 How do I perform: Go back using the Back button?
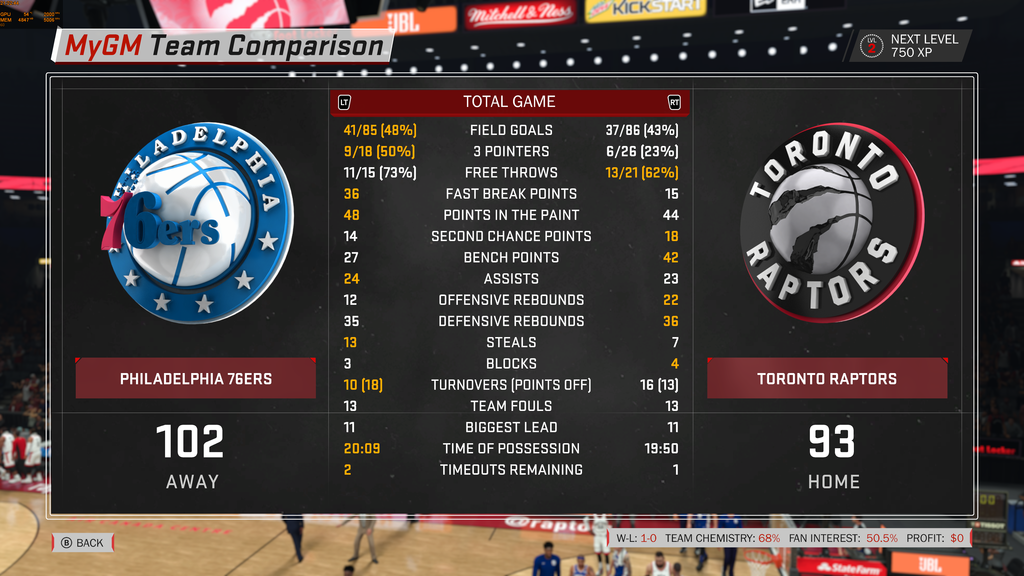tap(83, 543)
